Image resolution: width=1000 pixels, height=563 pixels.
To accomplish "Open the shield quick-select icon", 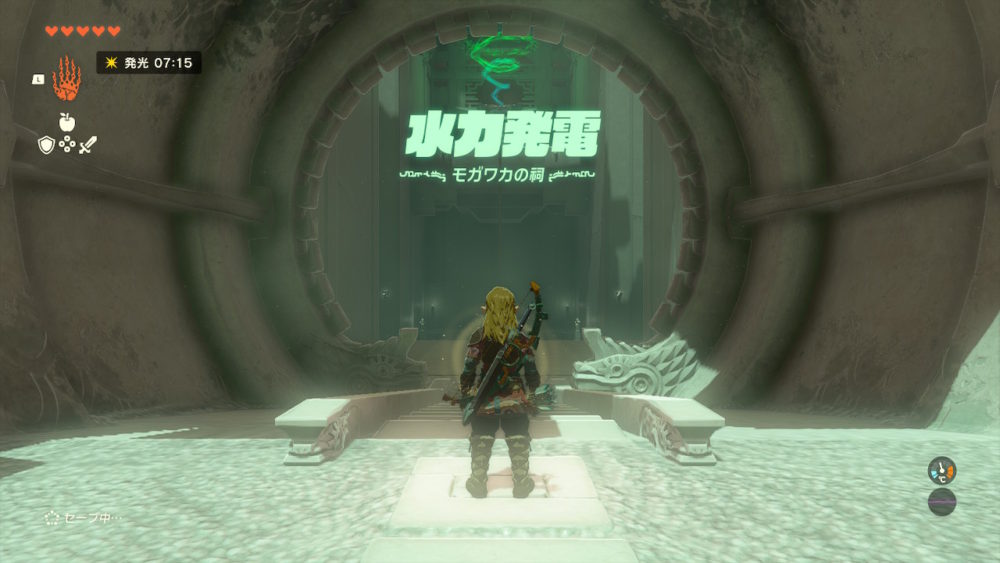I will point(46,146).
